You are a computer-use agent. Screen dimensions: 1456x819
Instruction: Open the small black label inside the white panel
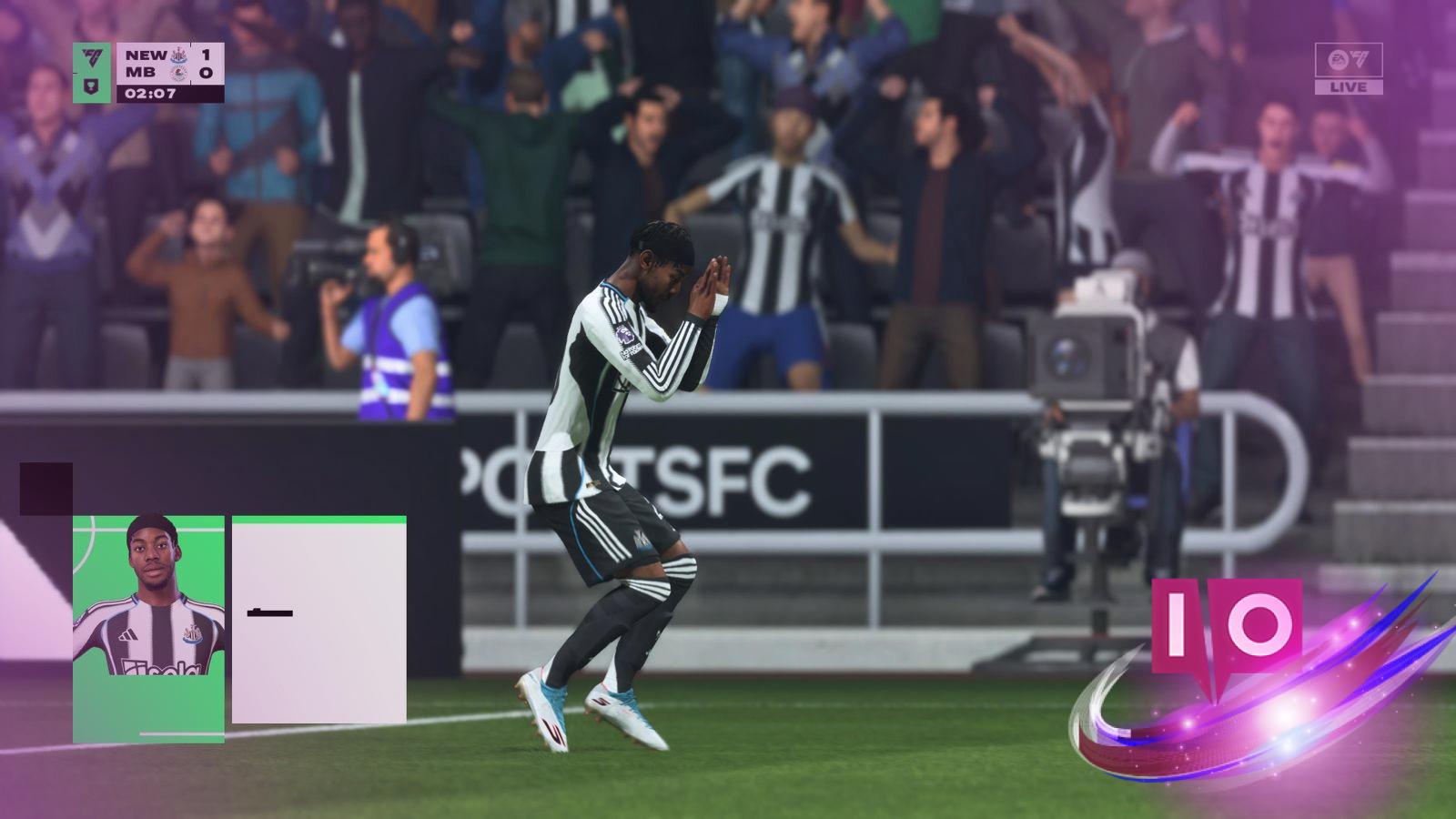tap(269, 613)
